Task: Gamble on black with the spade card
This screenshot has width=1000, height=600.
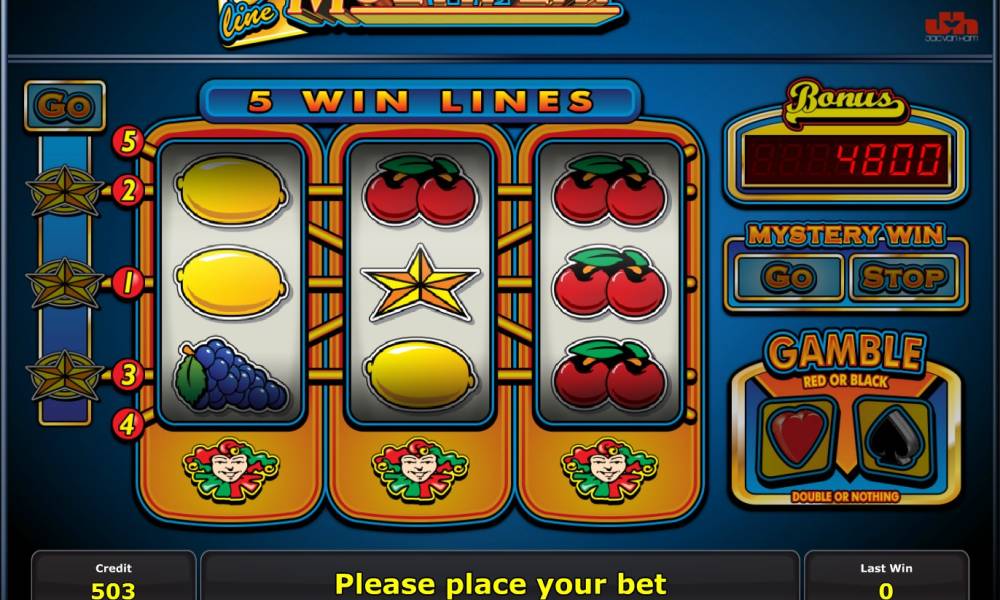Action: coord(893,438)
